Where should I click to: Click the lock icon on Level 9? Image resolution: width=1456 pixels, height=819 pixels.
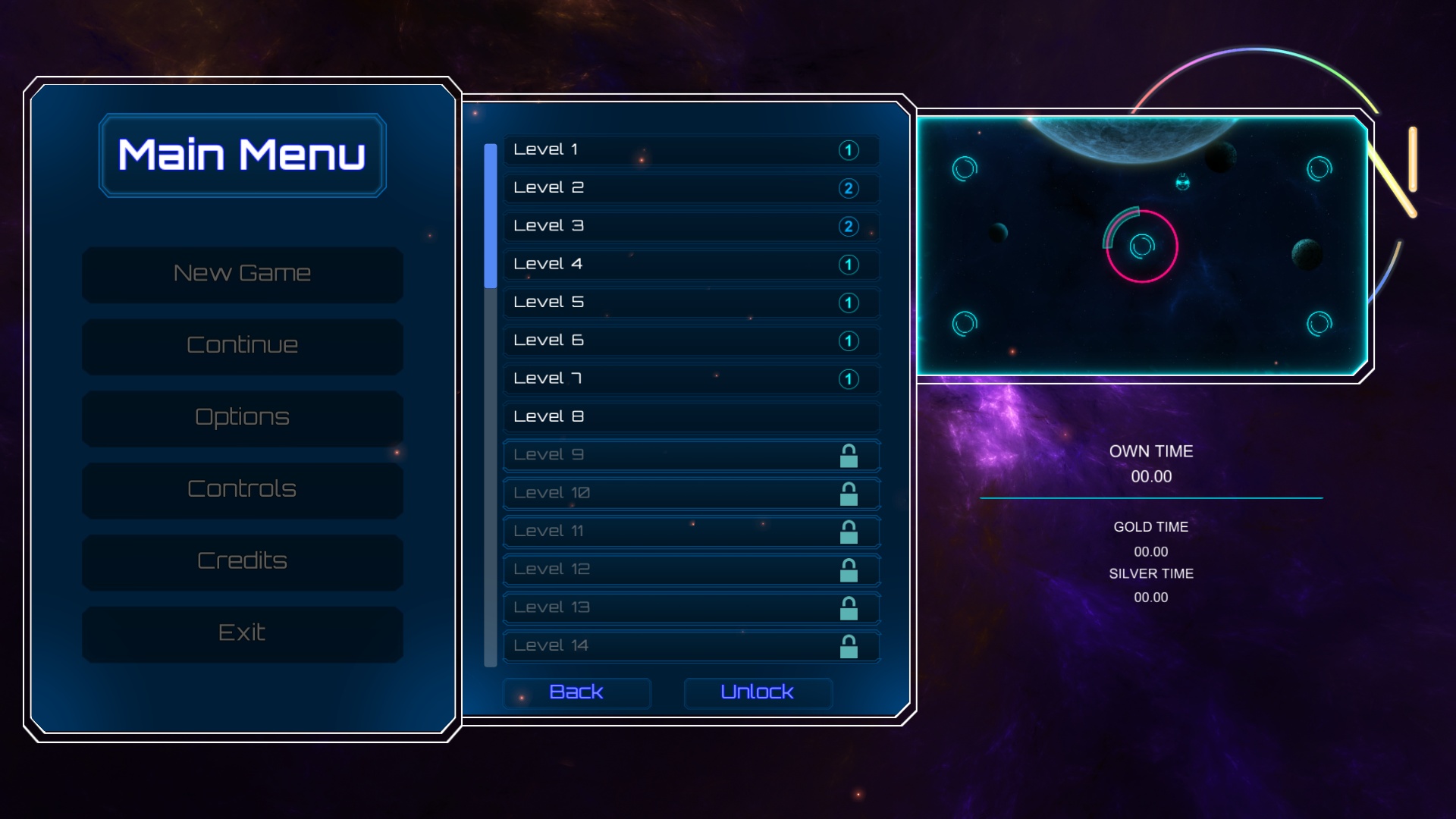tap(849, 455)
